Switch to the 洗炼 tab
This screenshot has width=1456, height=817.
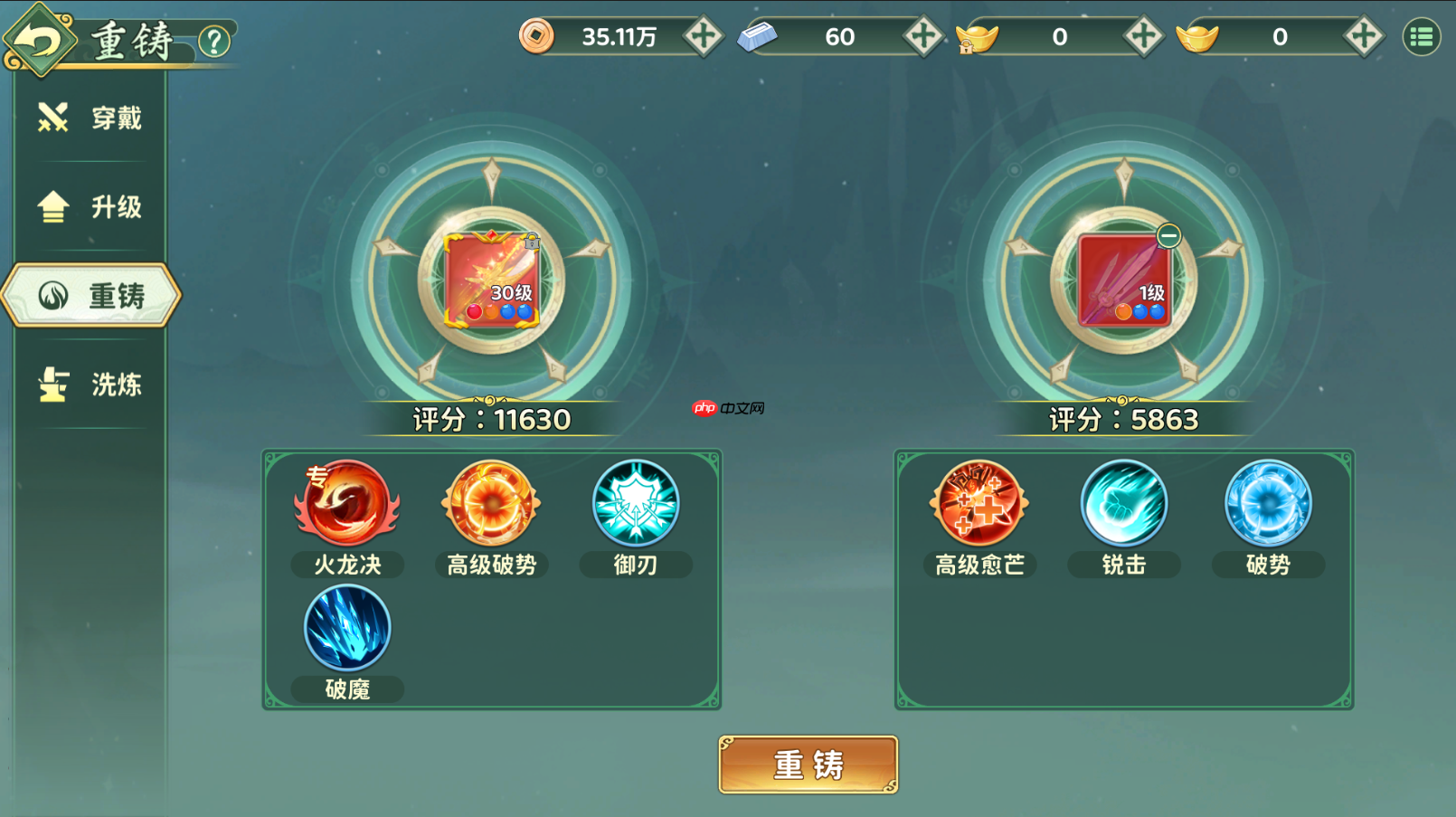(x=90, y=383)
